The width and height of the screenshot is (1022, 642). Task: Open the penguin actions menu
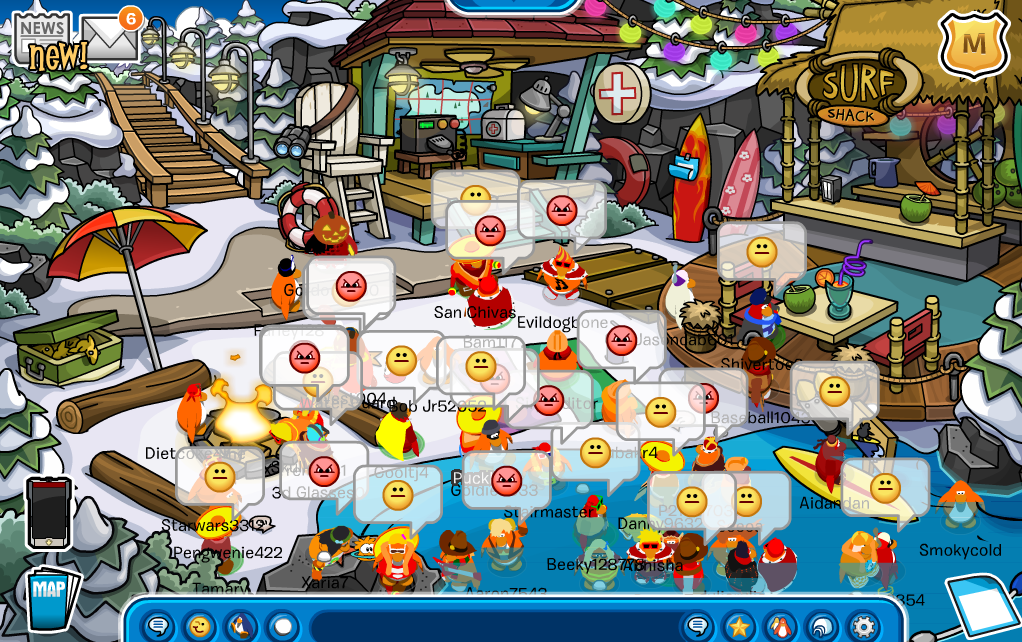[x=241, y=626]
